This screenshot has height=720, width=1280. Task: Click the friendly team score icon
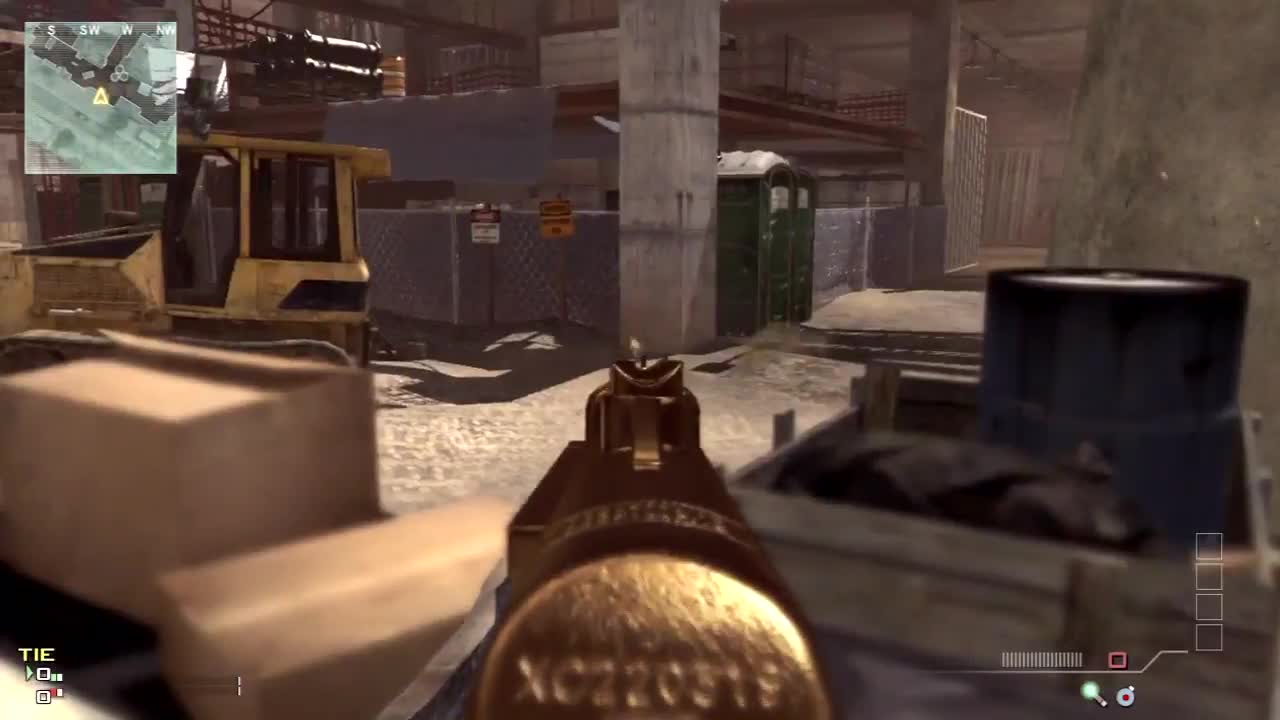coord(43,675)
